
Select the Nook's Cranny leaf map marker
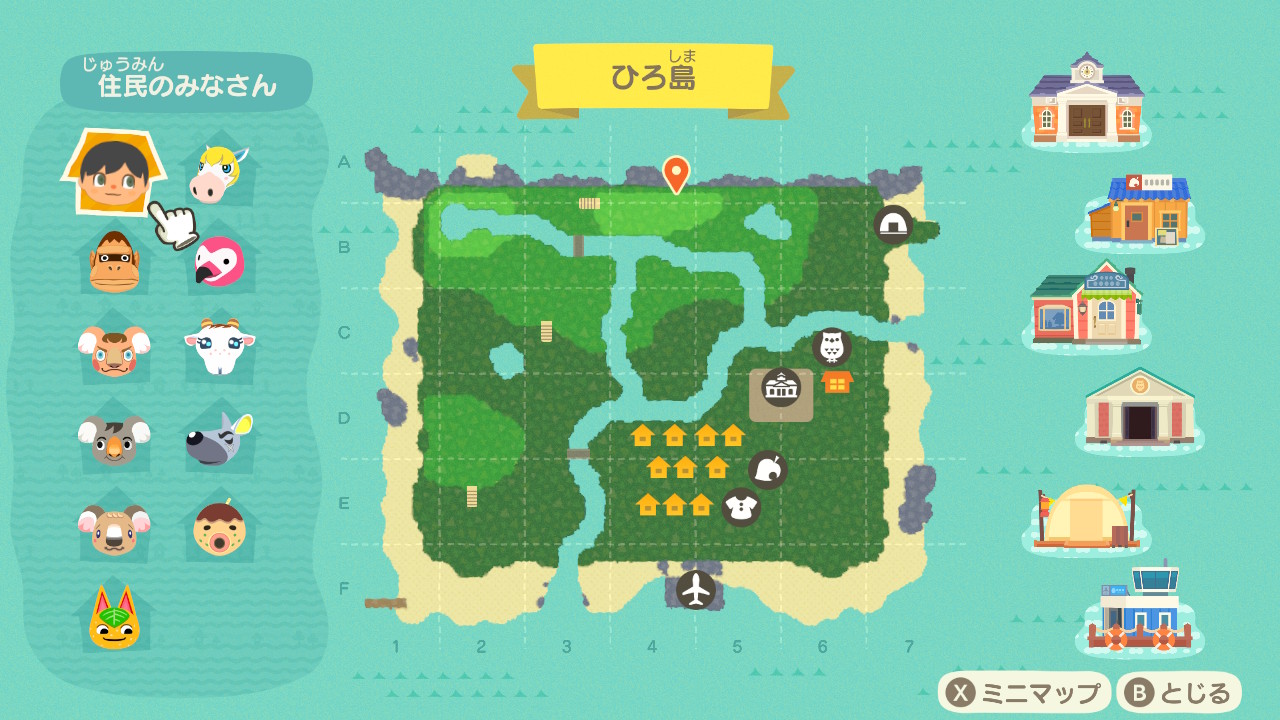(x=768, y=470)
